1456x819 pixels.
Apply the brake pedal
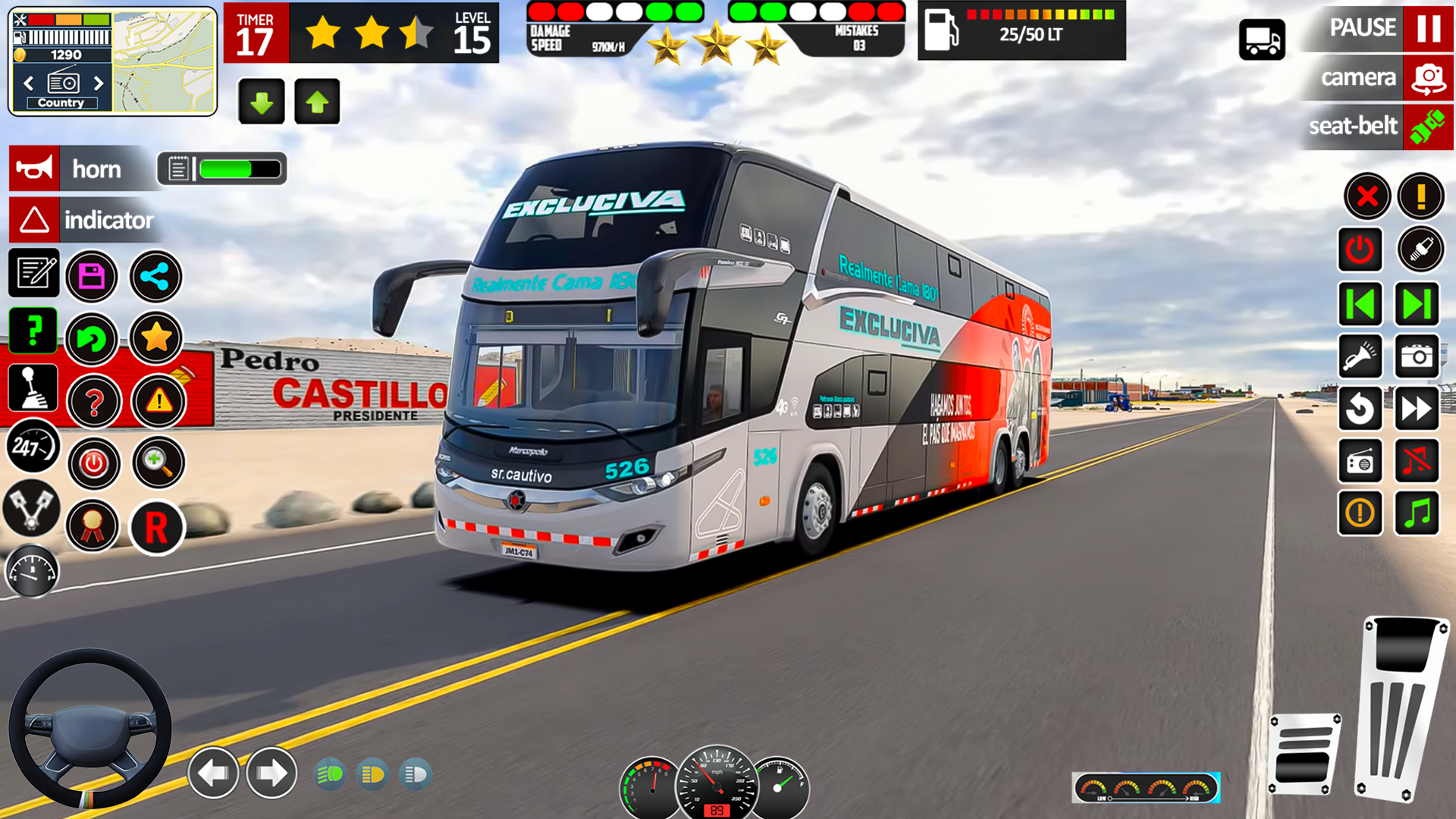1304,753
